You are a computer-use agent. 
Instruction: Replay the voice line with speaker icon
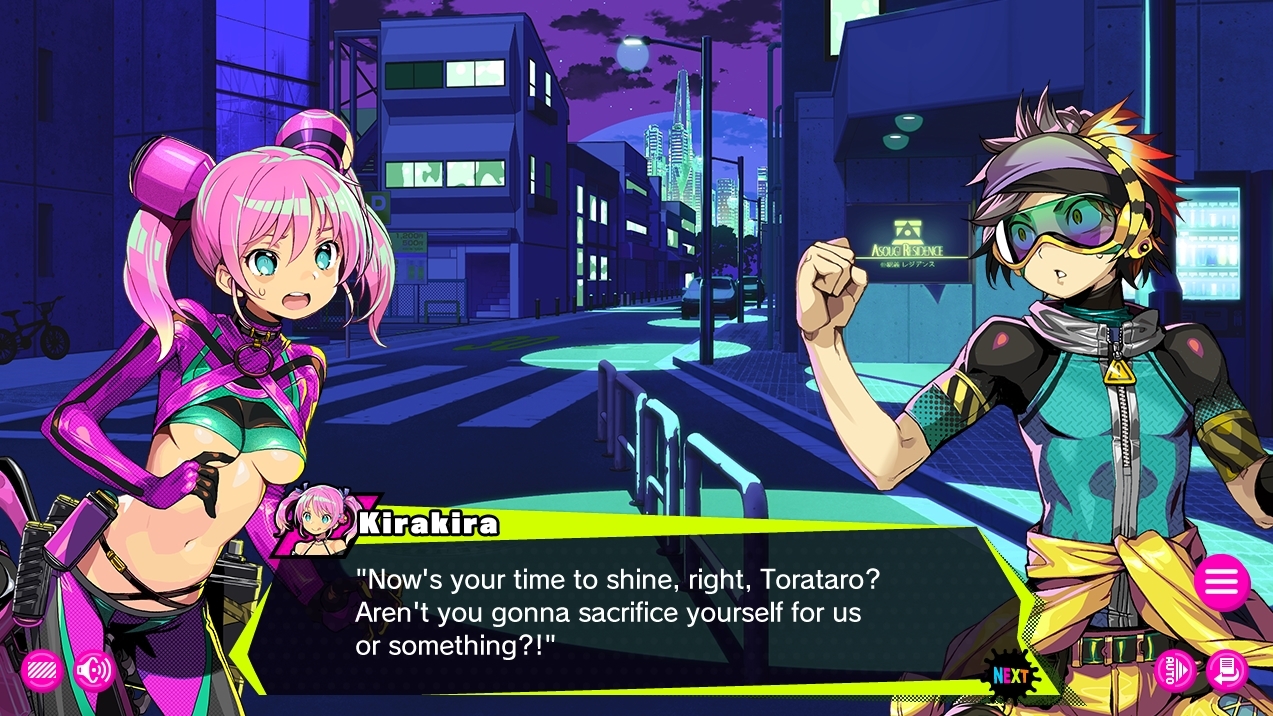pos(94,671)
